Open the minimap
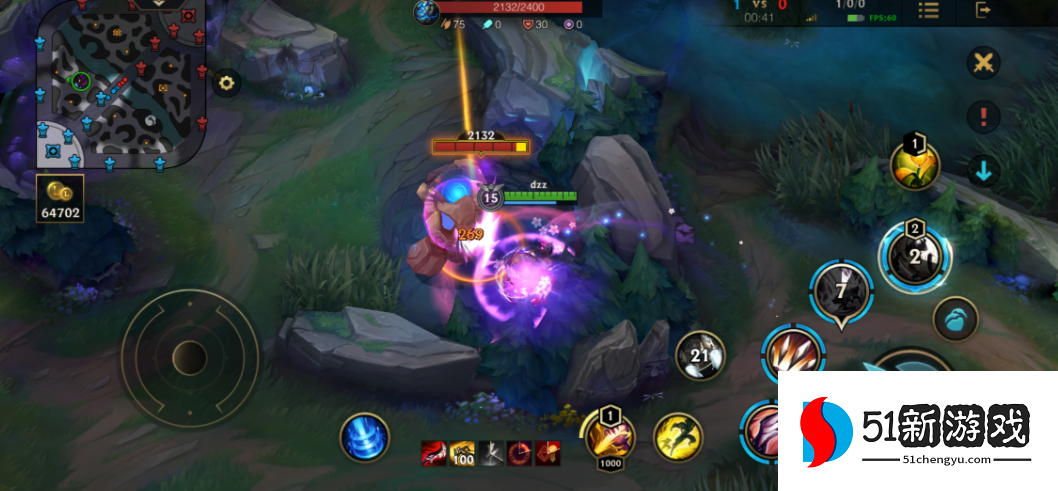Screen dimensions: 1058x491 pyautogui.click(x=120, y=84)
